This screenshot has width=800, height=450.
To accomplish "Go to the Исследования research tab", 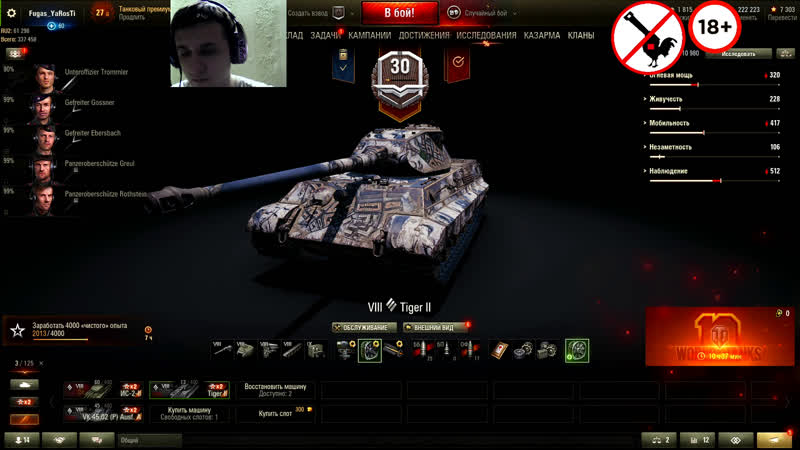I will (x=486, y=35).
